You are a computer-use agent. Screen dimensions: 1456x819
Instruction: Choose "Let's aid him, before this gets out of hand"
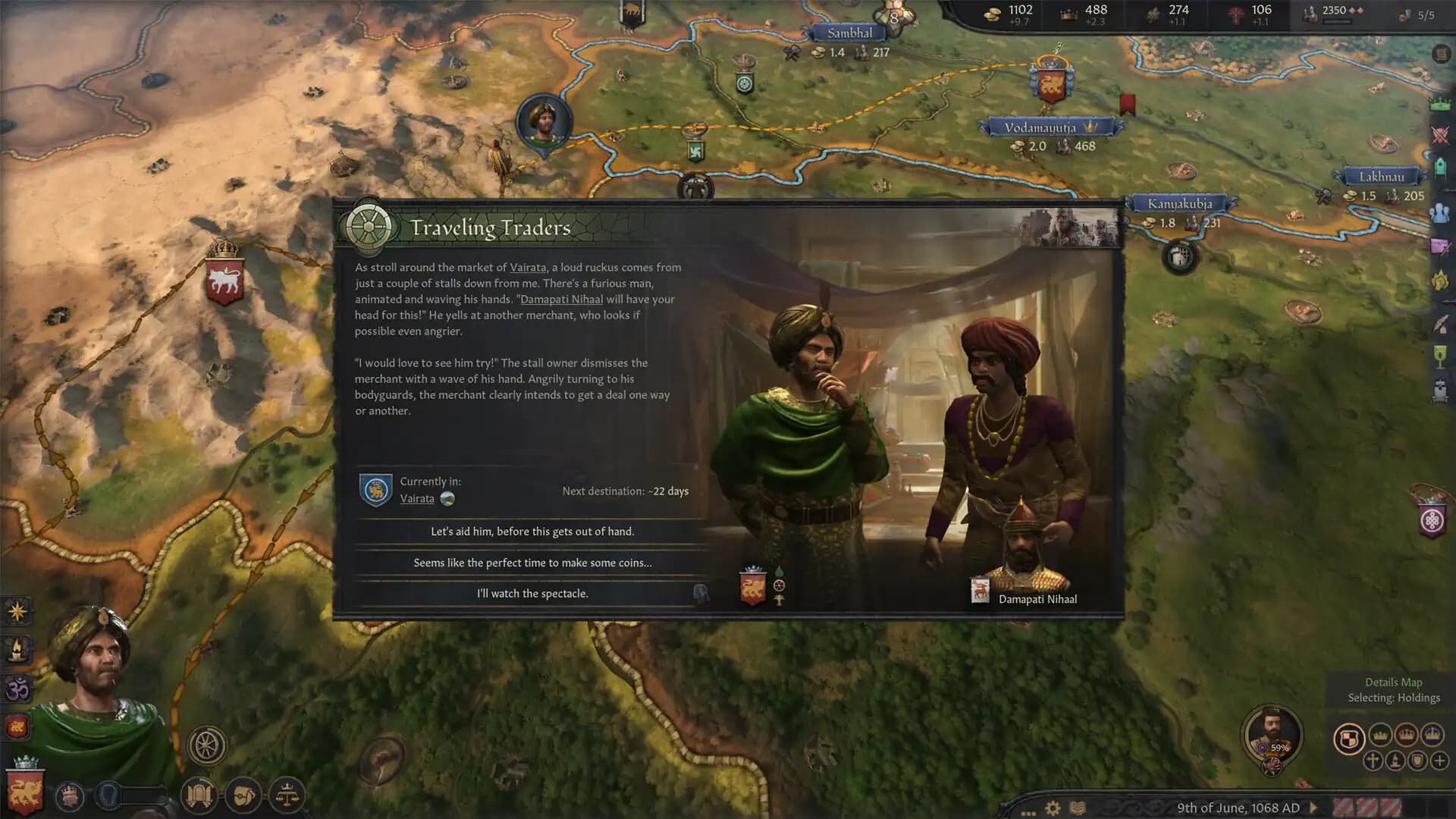coord(531,532)
